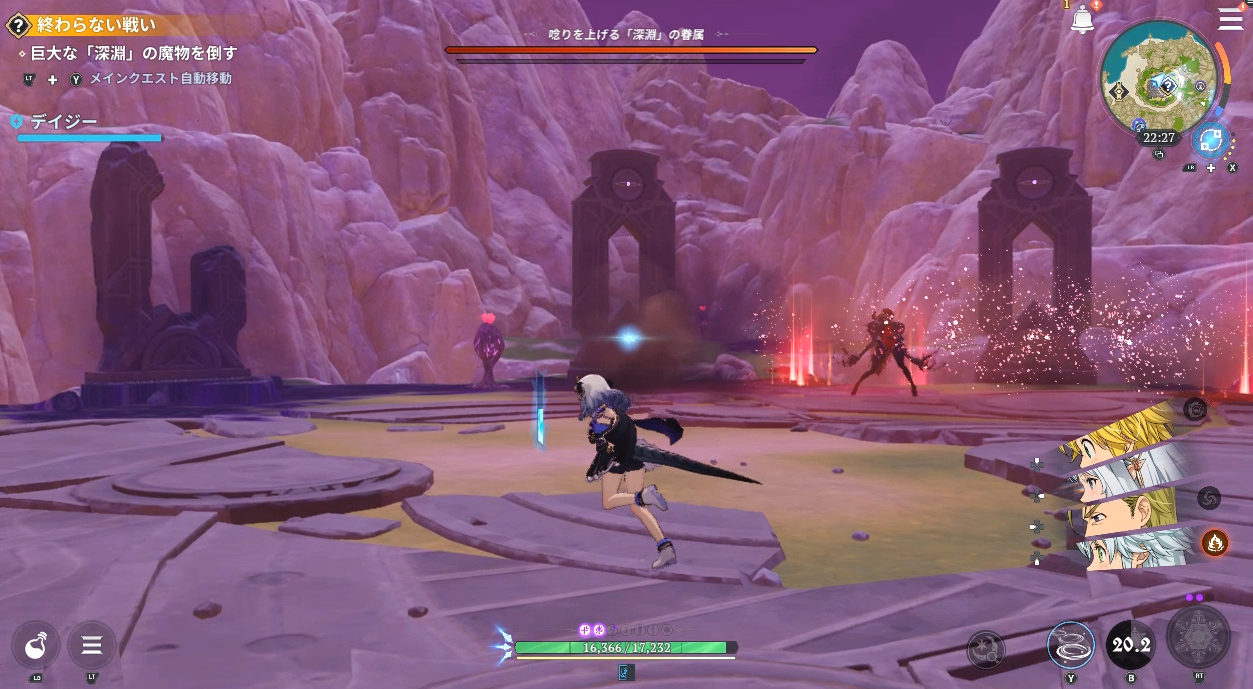The height and width of the screenshot is (689, 1253).
Task: Activate the orange flame skill icon
Action: coord(1214,542)
